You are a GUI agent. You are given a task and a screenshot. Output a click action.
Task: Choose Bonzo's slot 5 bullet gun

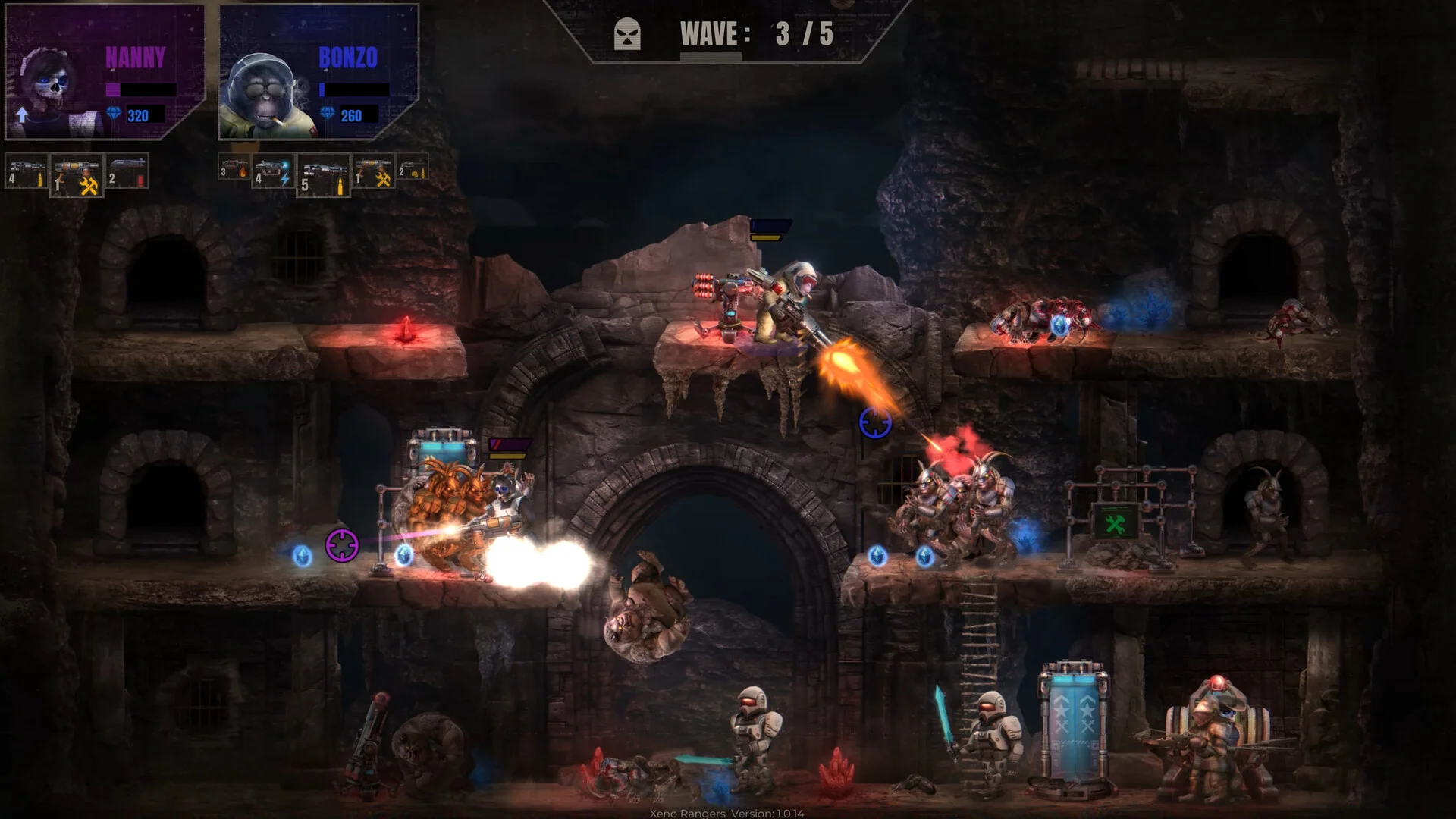tap(323, 176)
